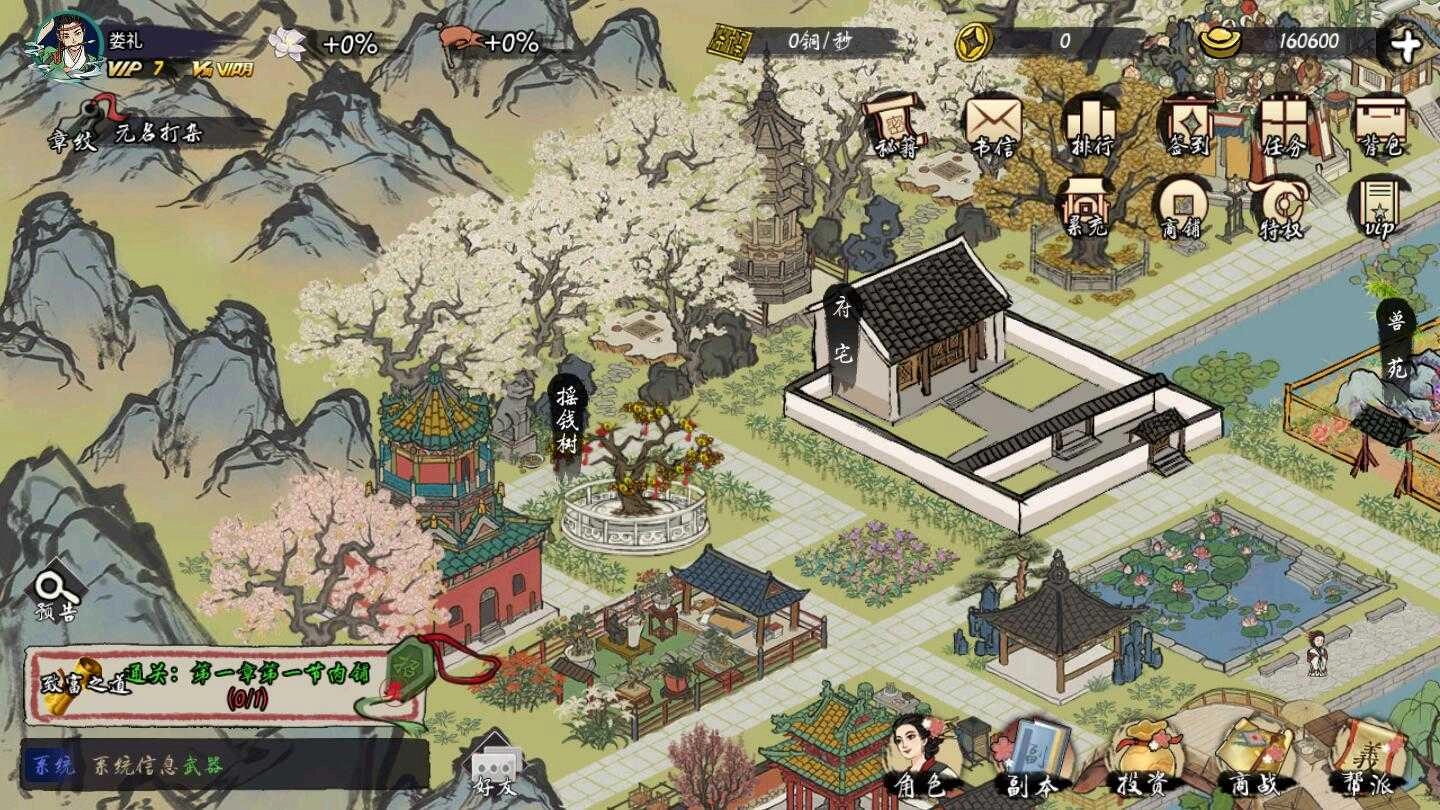Select the 系统 chat channel tab
Screen dimensions: 1440x810
(x=44, y=763)
